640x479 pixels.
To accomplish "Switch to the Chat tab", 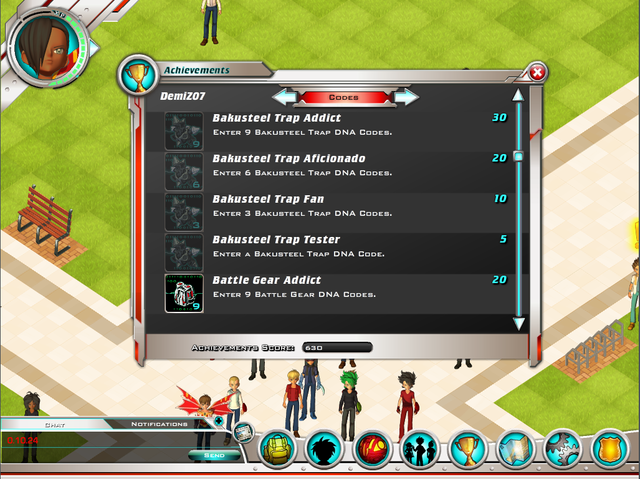I will click(55, 424).
